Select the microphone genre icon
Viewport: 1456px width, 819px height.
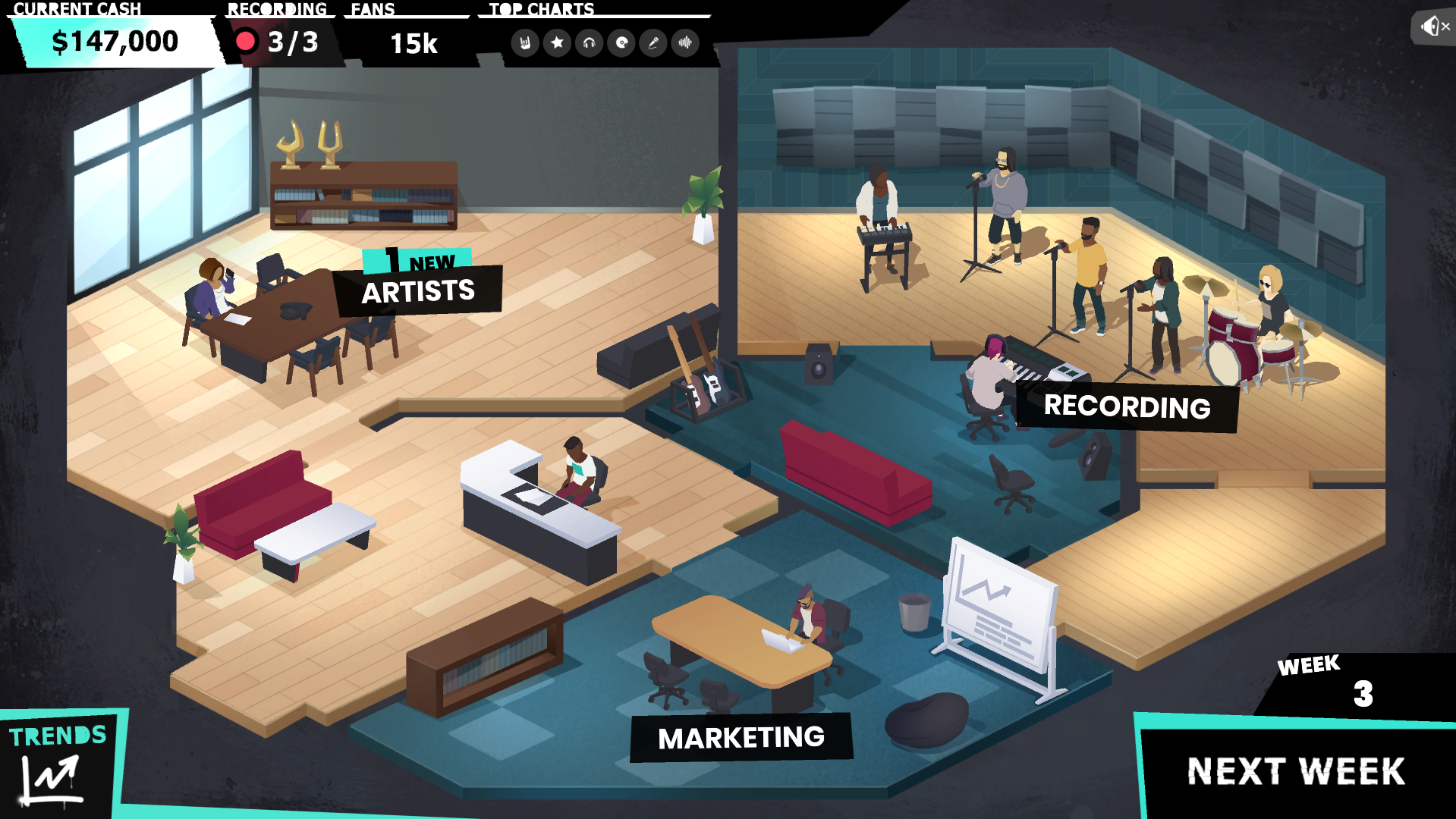(x=653, y=43)
